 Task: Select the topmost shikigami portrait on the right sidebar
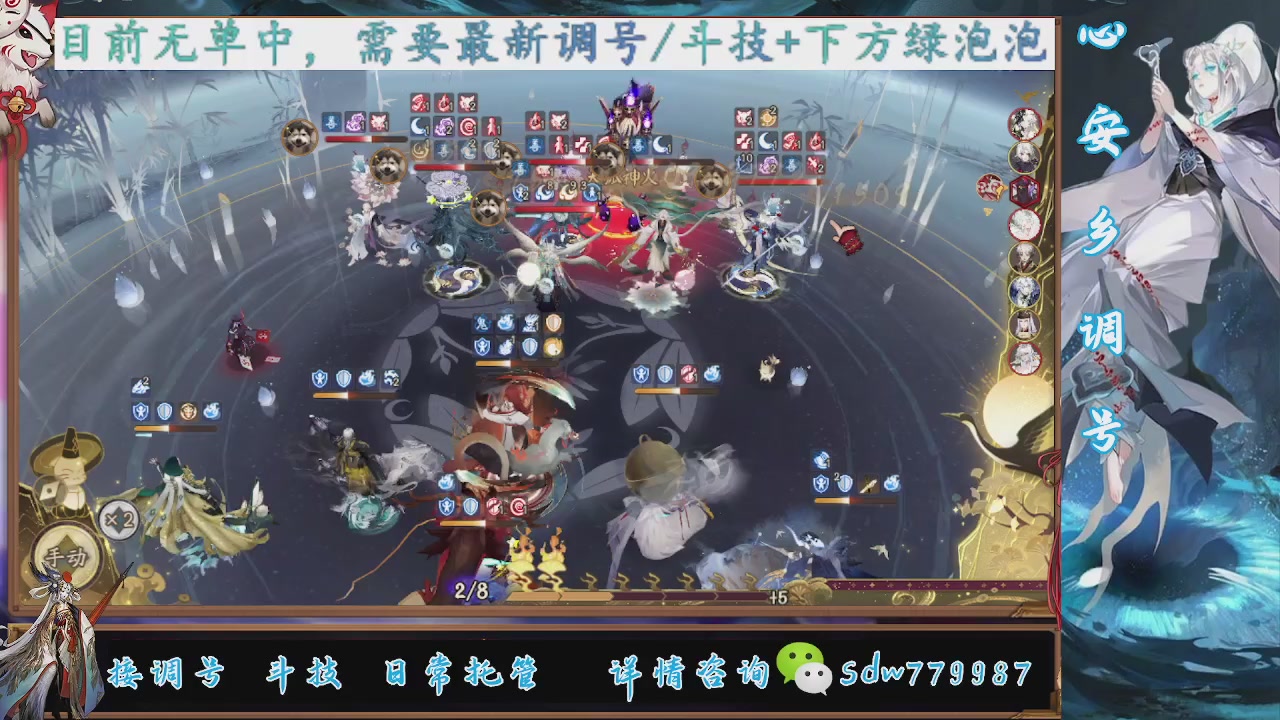[1026, 124]
